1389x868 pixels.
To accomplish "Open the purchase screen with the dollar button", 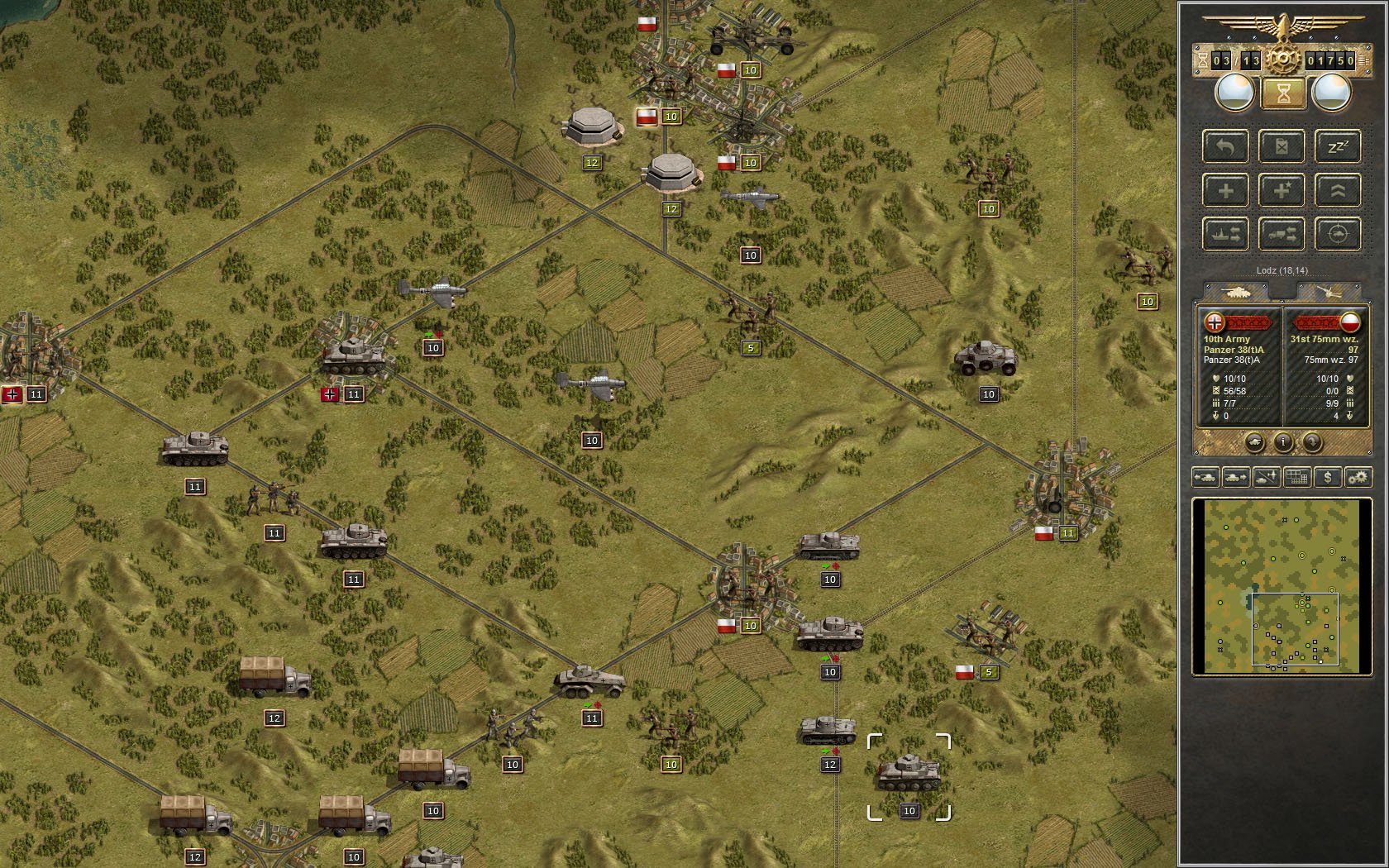I will tap(1328, 477).
